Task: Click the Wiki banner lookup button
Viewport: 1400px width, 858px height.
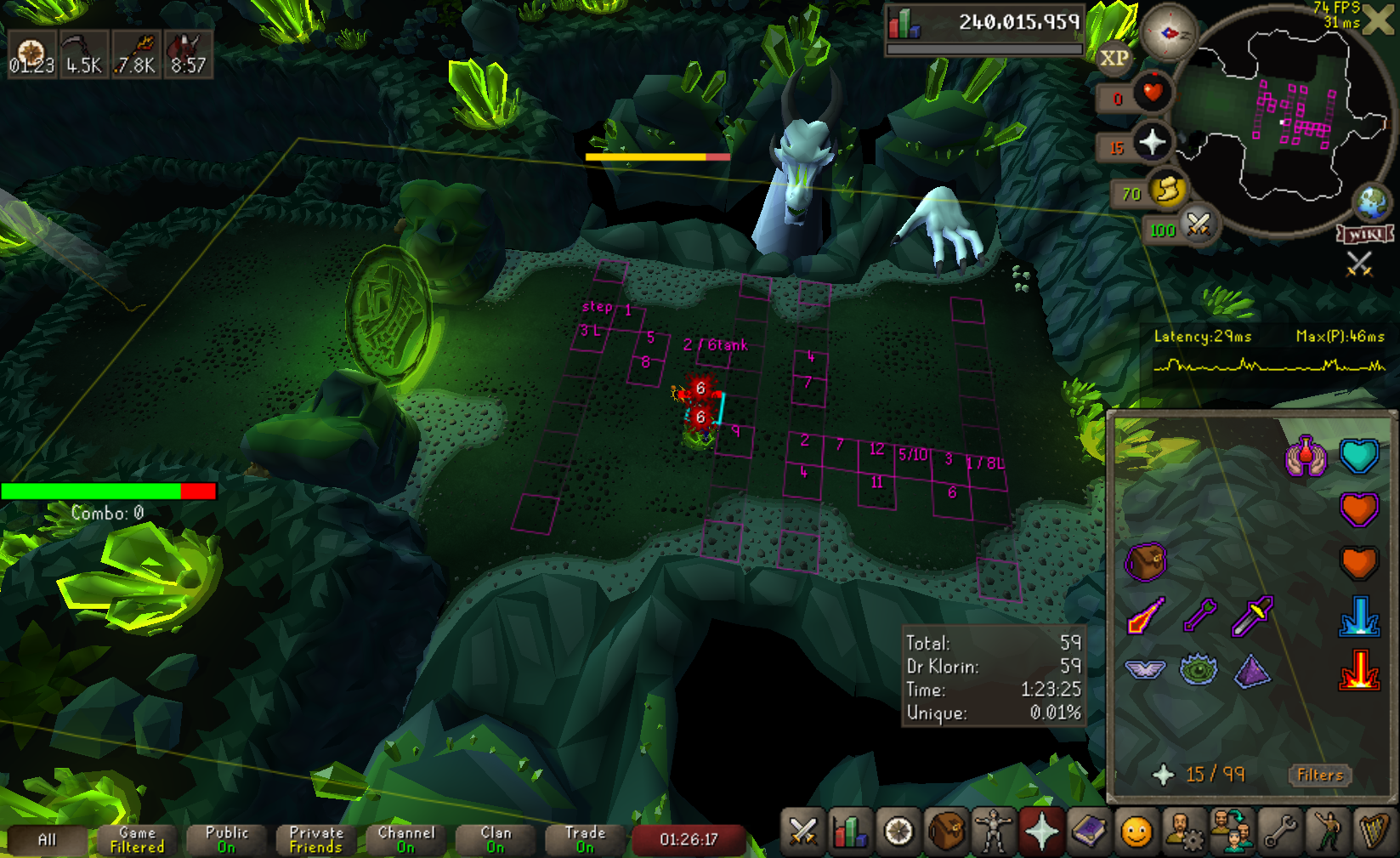Action: click(x=1365, y=234)
